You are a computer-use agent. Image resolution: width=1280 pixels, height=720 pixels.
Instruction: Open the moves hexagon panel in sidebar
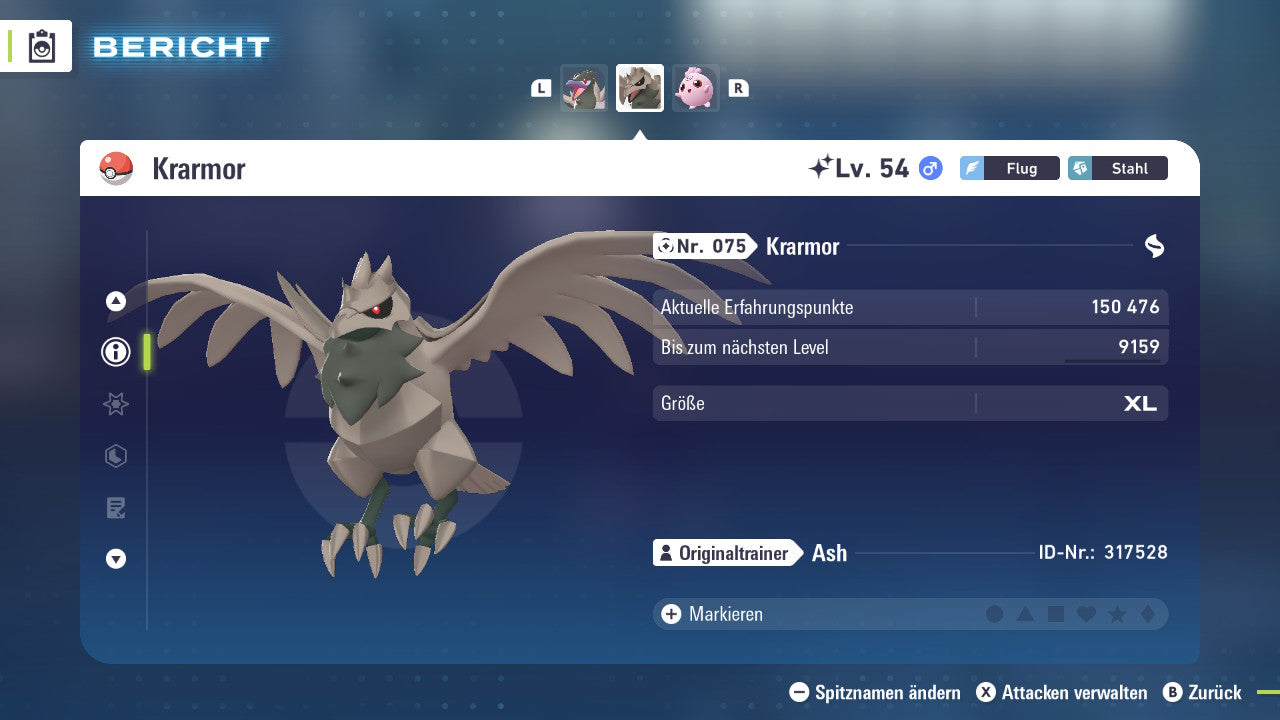pos(115,456)
